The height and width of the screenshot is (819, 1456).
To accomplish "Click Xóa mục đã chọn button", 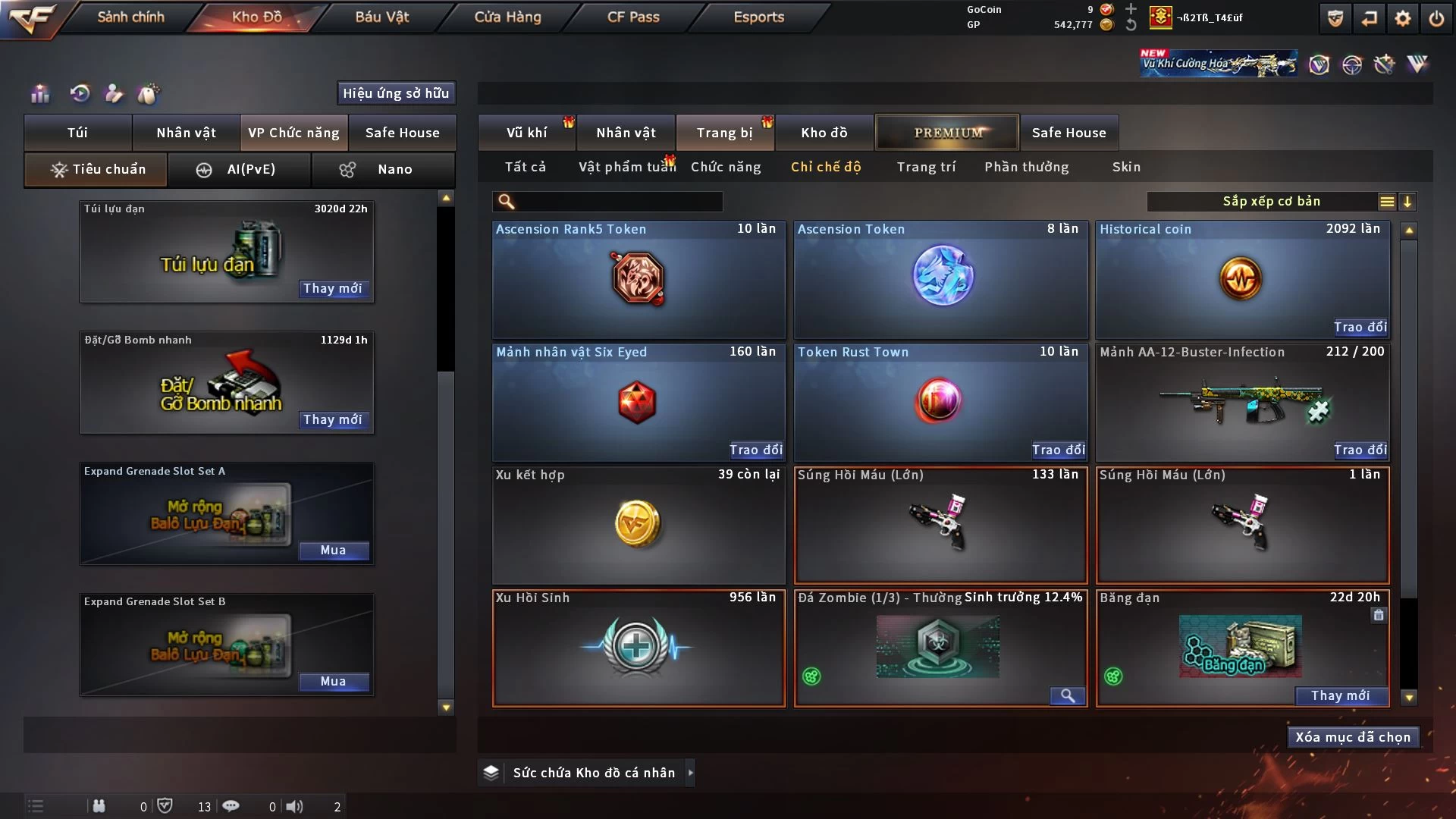I will tap(1353, 737).
